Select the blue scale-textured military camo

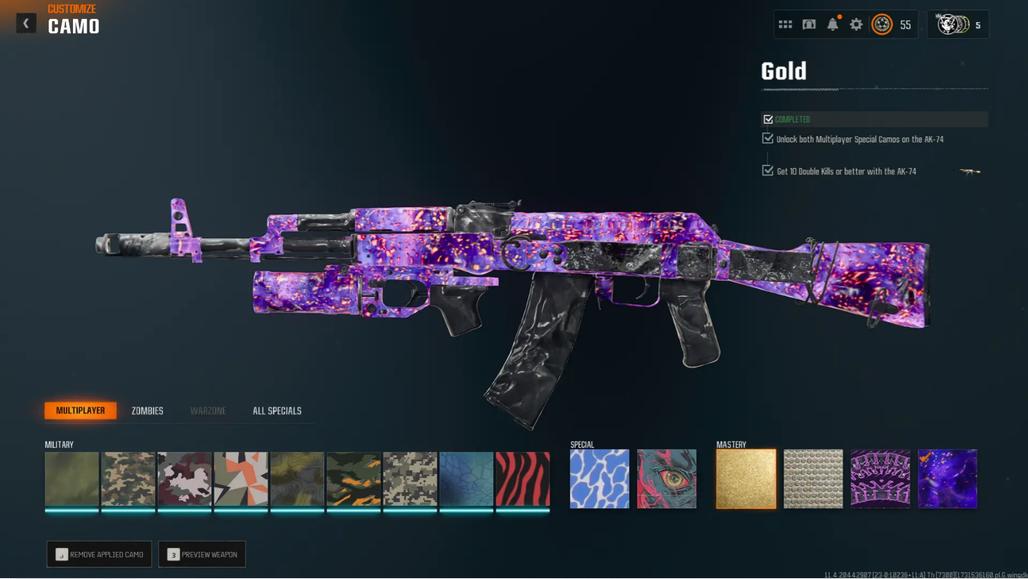(466, 478)
